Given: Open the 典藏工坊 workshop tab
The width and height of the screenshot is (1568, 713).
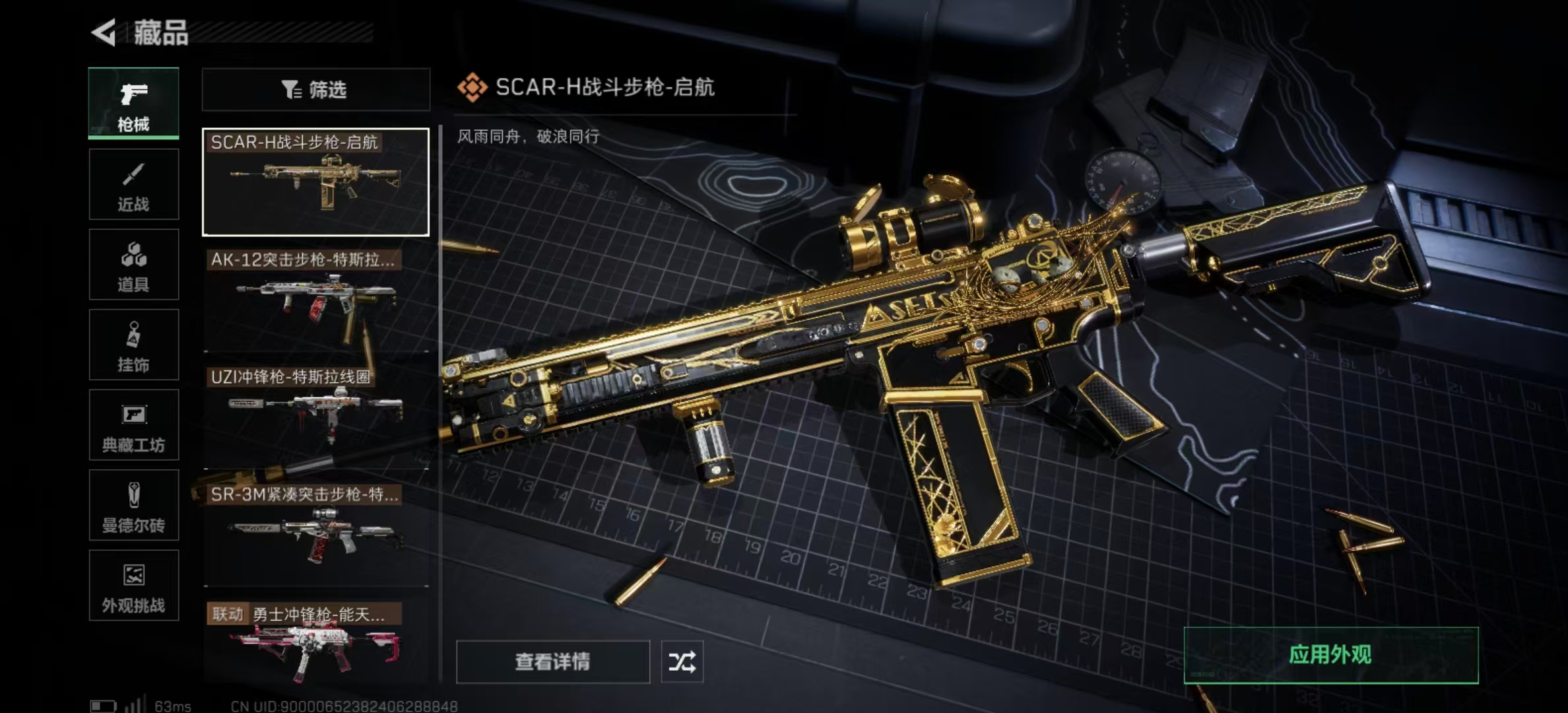Looking at the screenshot, I should coord(133,425).
